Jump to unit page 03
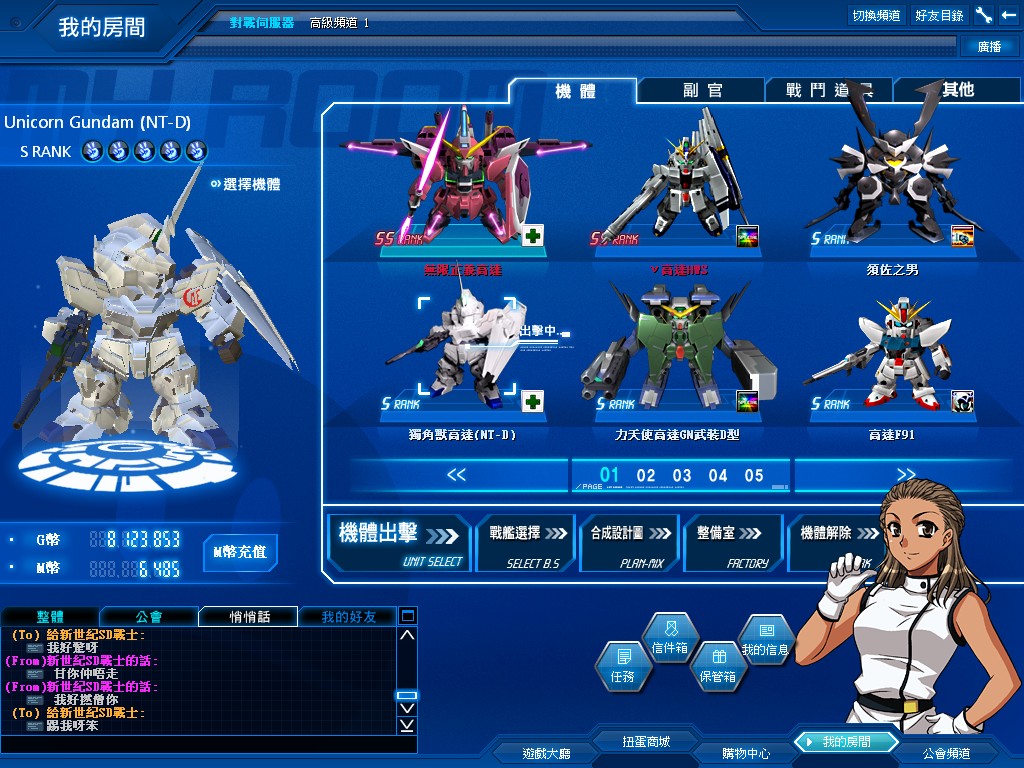The image size is (1024, 768). [682, 476]
